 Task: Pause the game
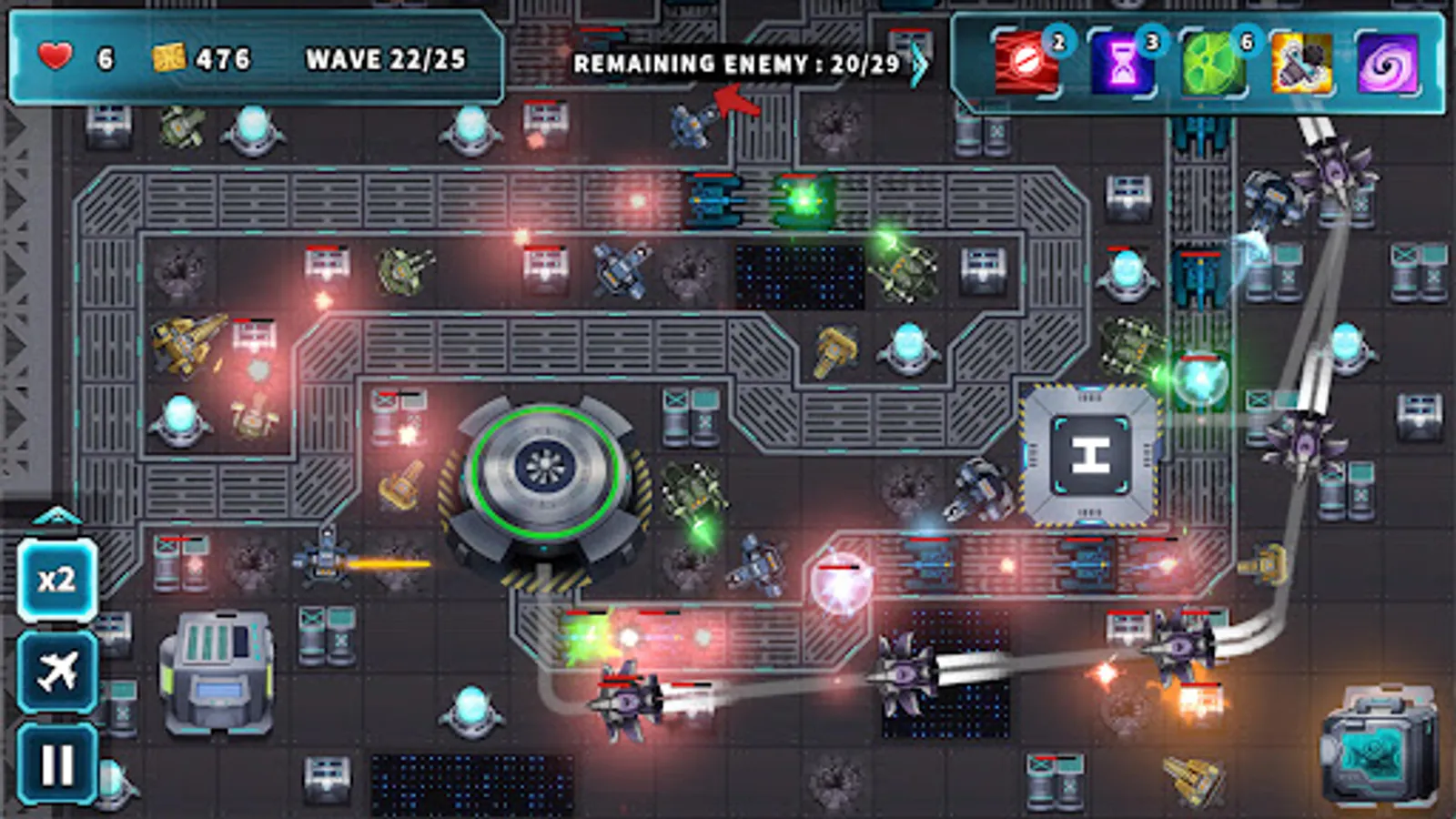[x=56, y=763]
